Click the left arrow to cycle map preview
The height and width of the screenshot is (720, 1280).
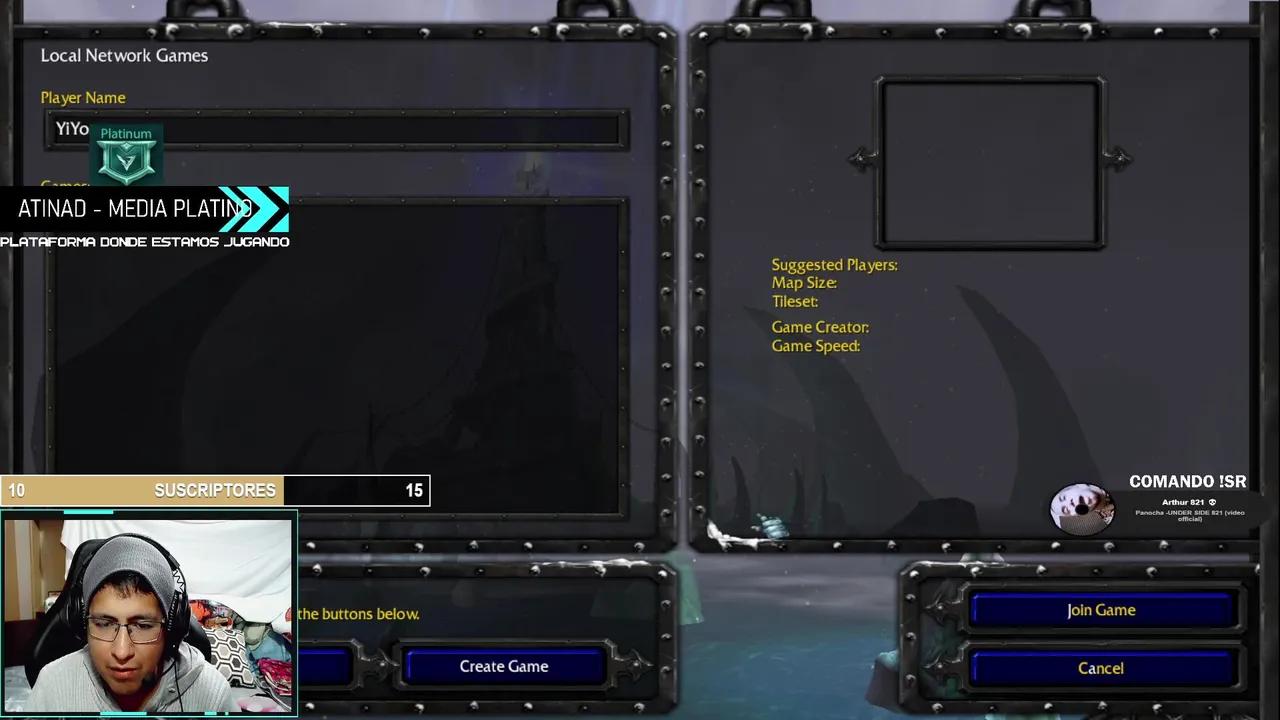[x=858, y=160]
